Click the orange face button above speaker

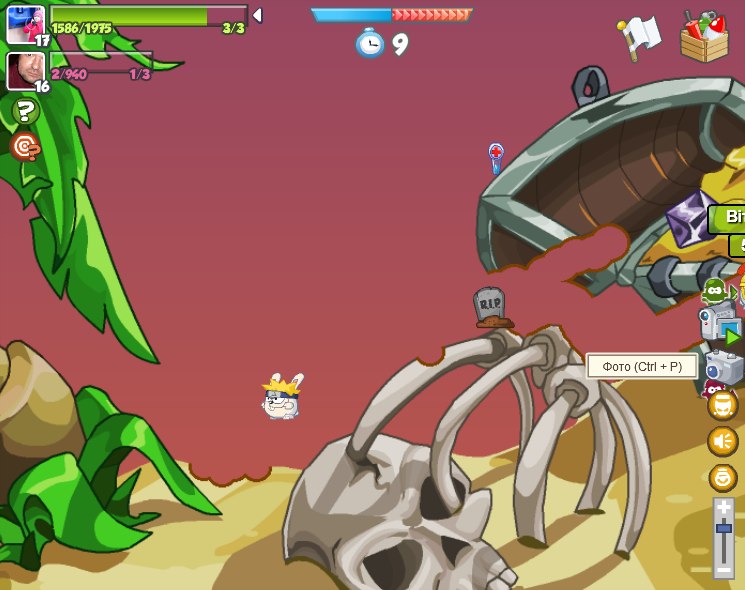tap(723, 405)
